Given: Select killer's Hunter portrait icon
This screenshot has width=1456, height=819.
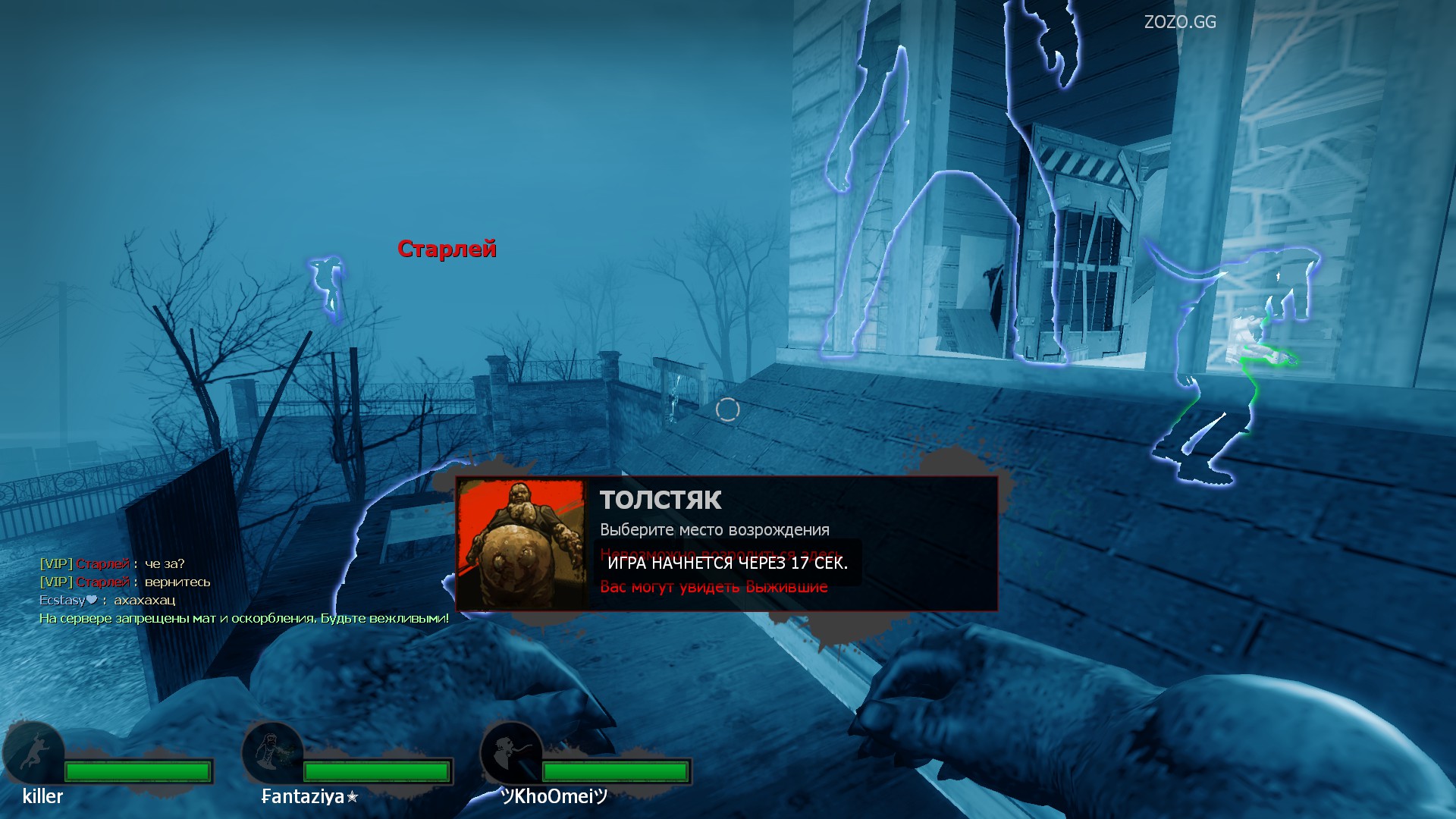Looking at the screenshot, I should tap(34, 753).
